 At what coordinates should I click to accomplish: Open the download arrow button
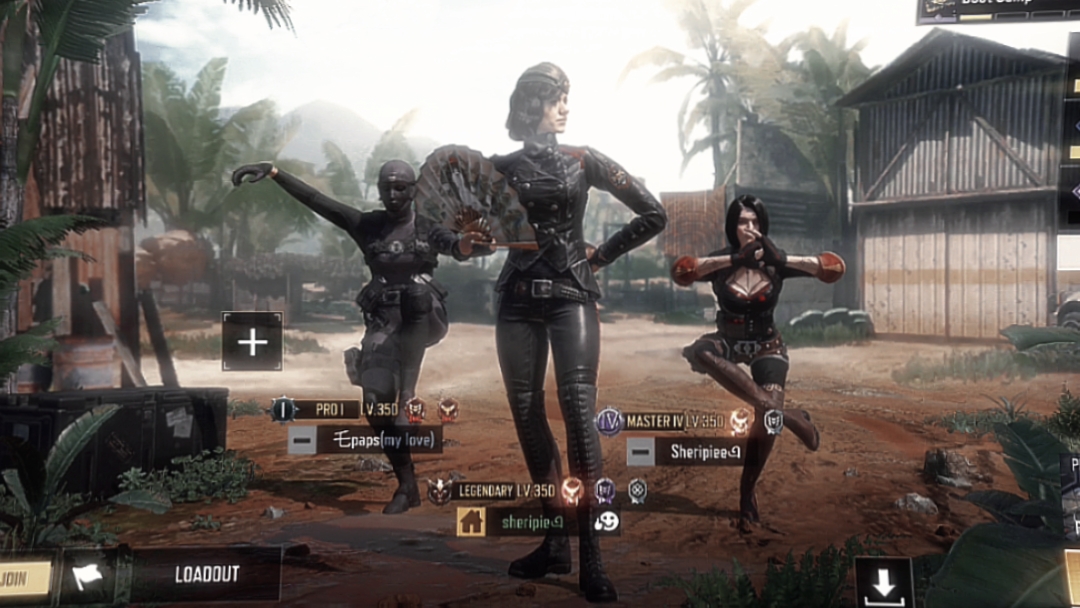[x=883, y=584]
